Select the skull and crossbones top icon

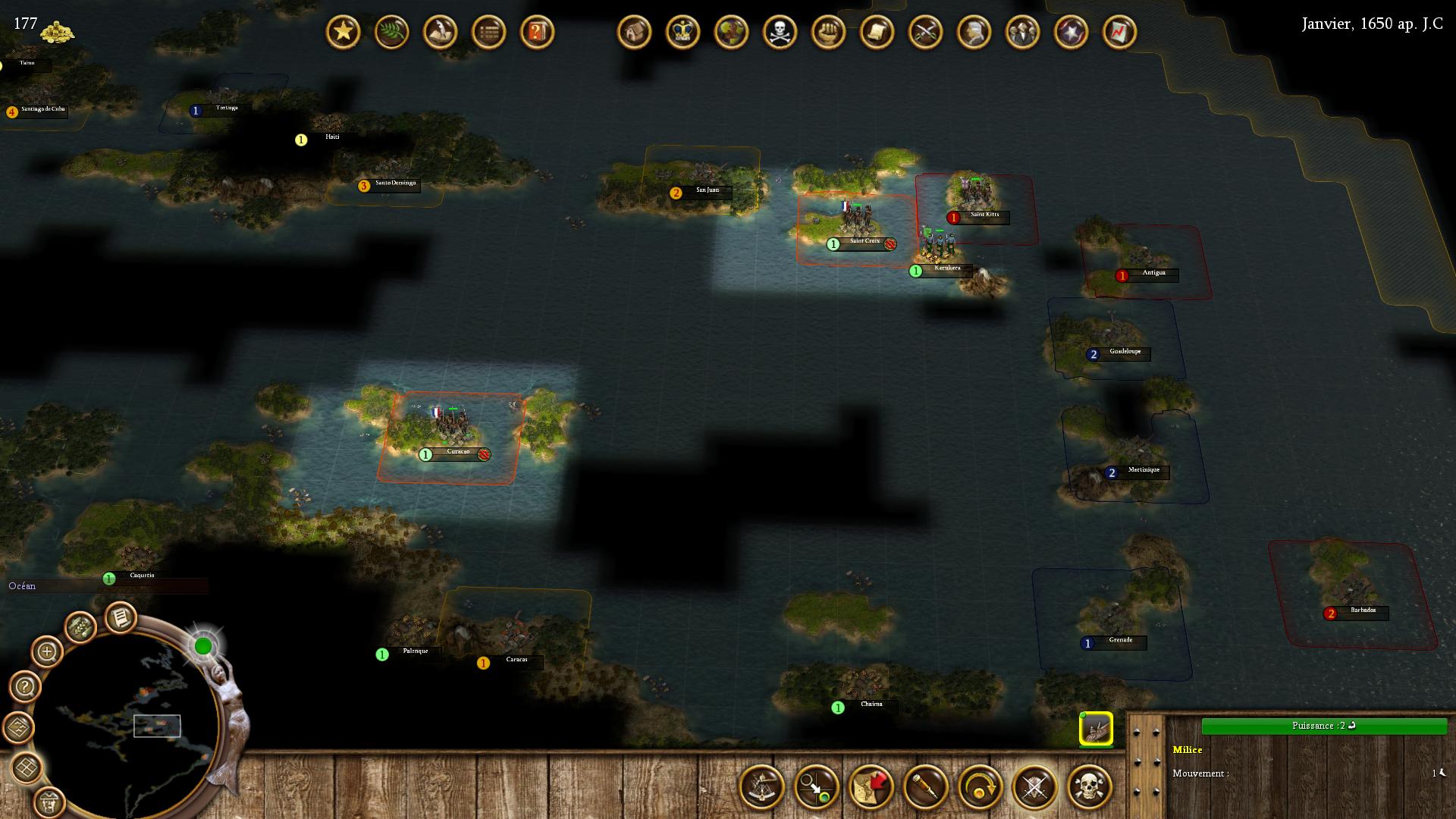click(x=780, y=33)
